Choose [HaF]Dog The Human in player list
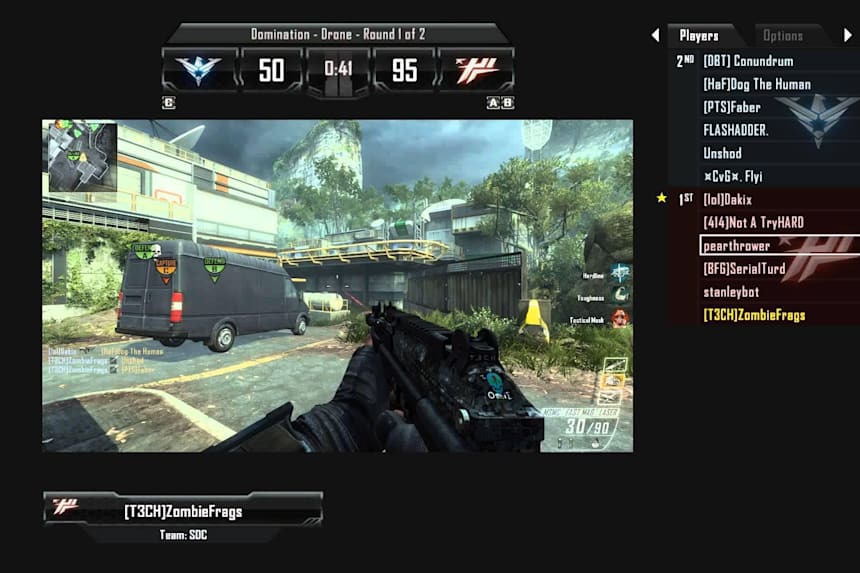Screen dimensions: 860x573 pyautogui.click(x=756, y=84)
